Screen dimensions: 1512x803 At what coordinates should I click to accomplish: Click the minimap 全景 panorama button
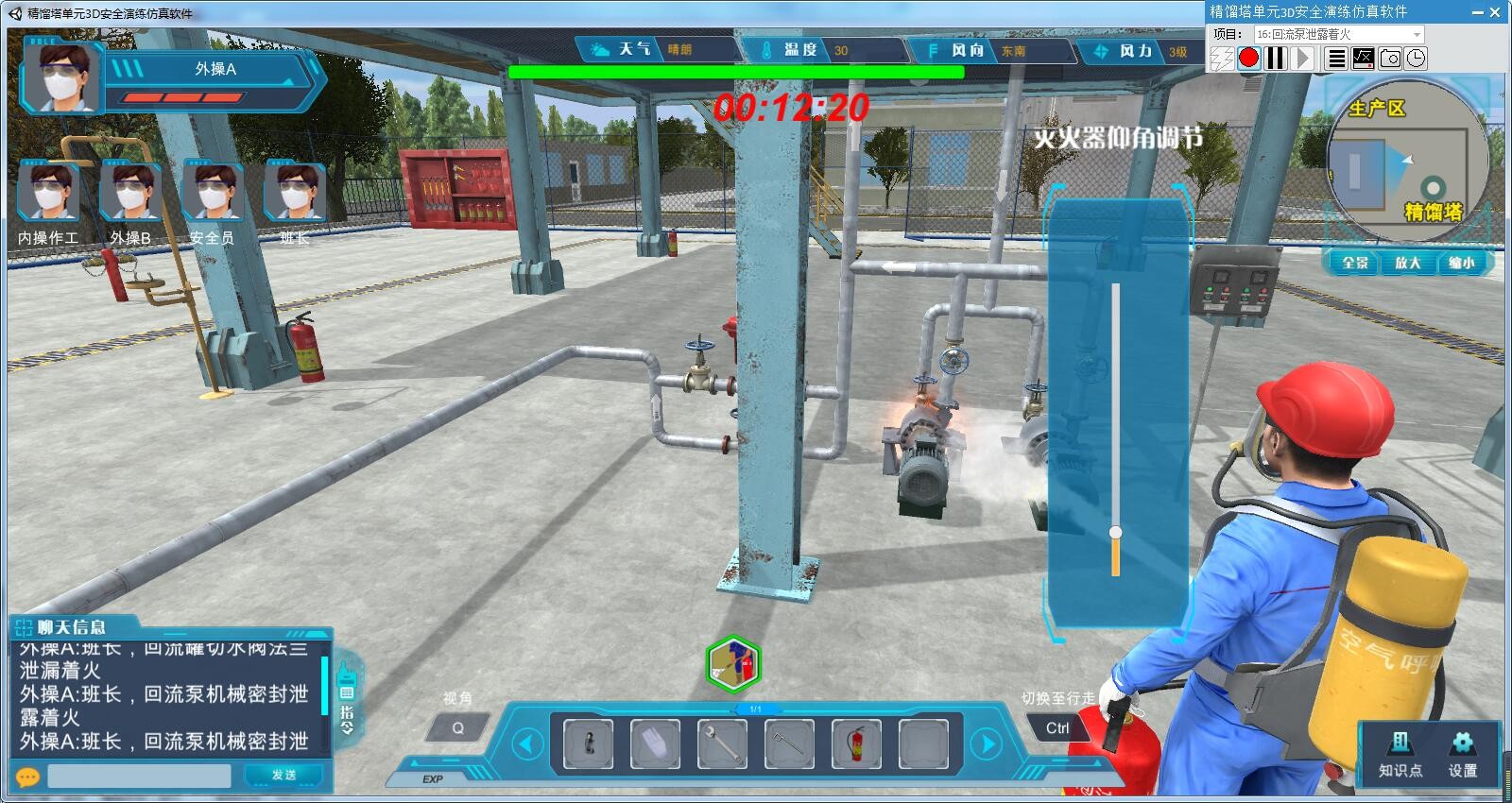(x=1355, y=263)
